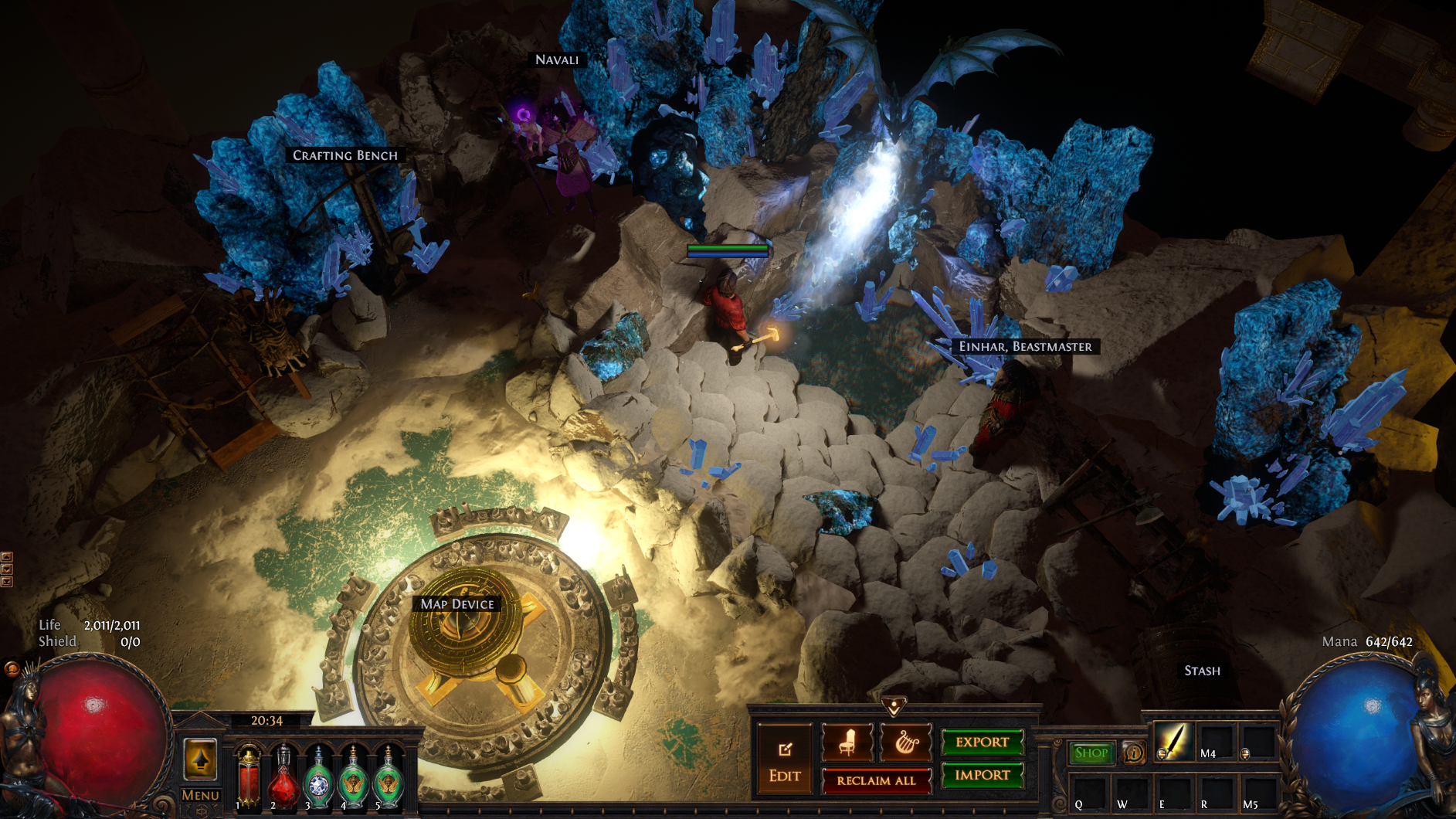The height and width of the screenshot is (819, 1456).
Task: Use the diamond flask in slot 3
Action: coord(318,778)
